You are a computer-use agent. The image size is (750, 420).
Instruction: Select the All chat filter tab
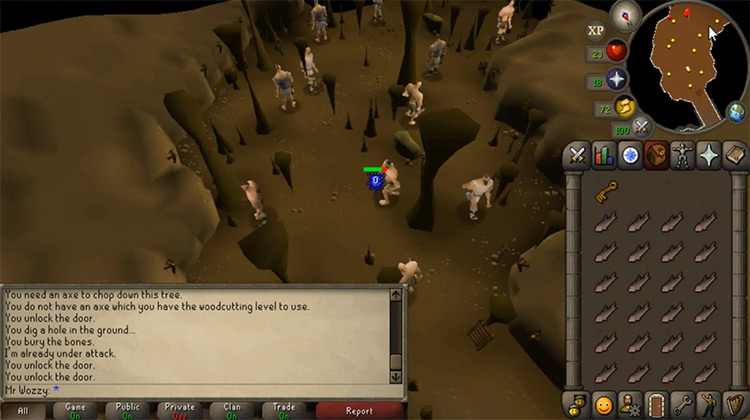[22, 410]
